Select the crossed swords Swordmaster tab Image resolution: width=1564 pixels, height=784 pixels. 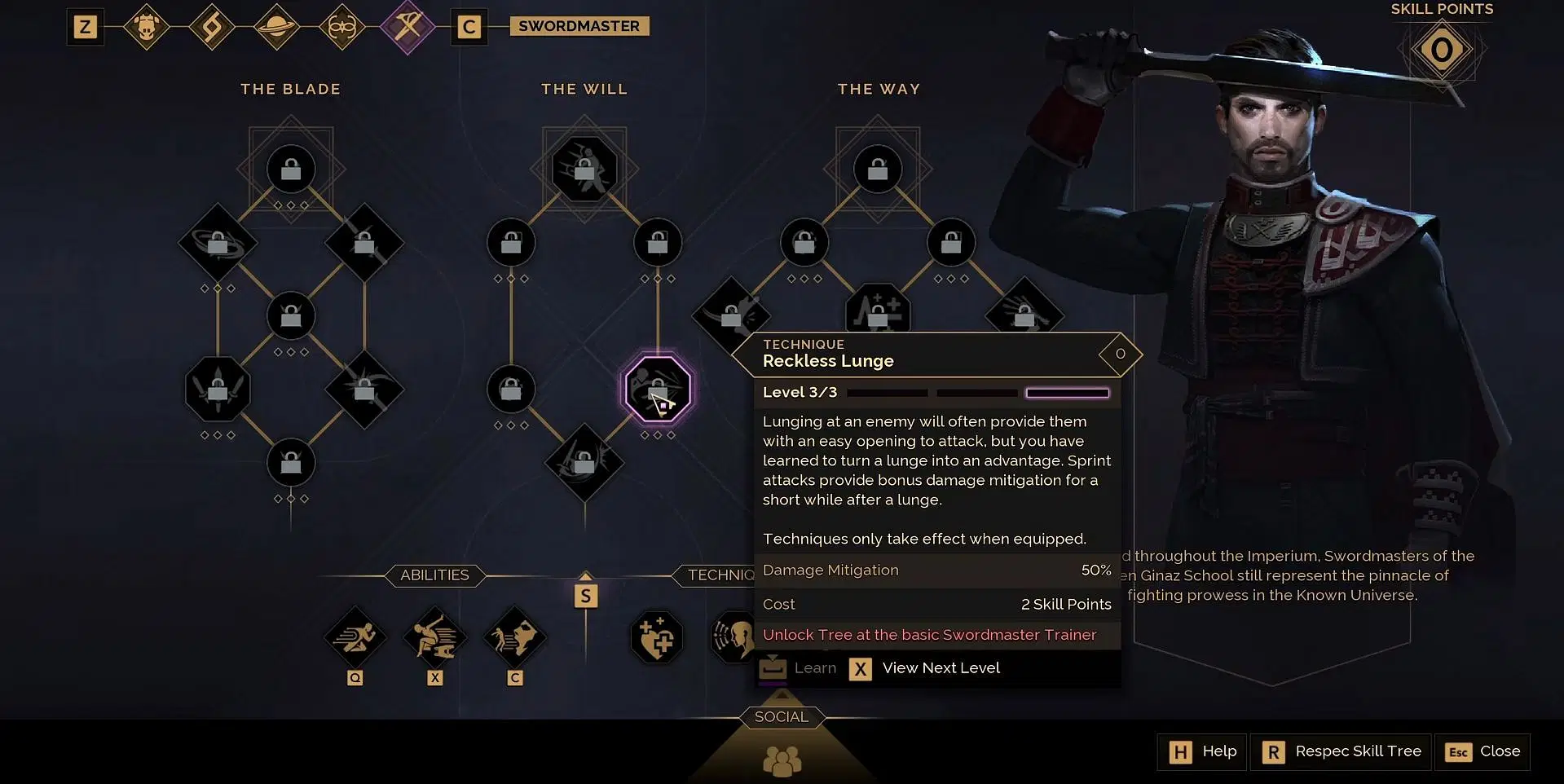coord(408,27)
